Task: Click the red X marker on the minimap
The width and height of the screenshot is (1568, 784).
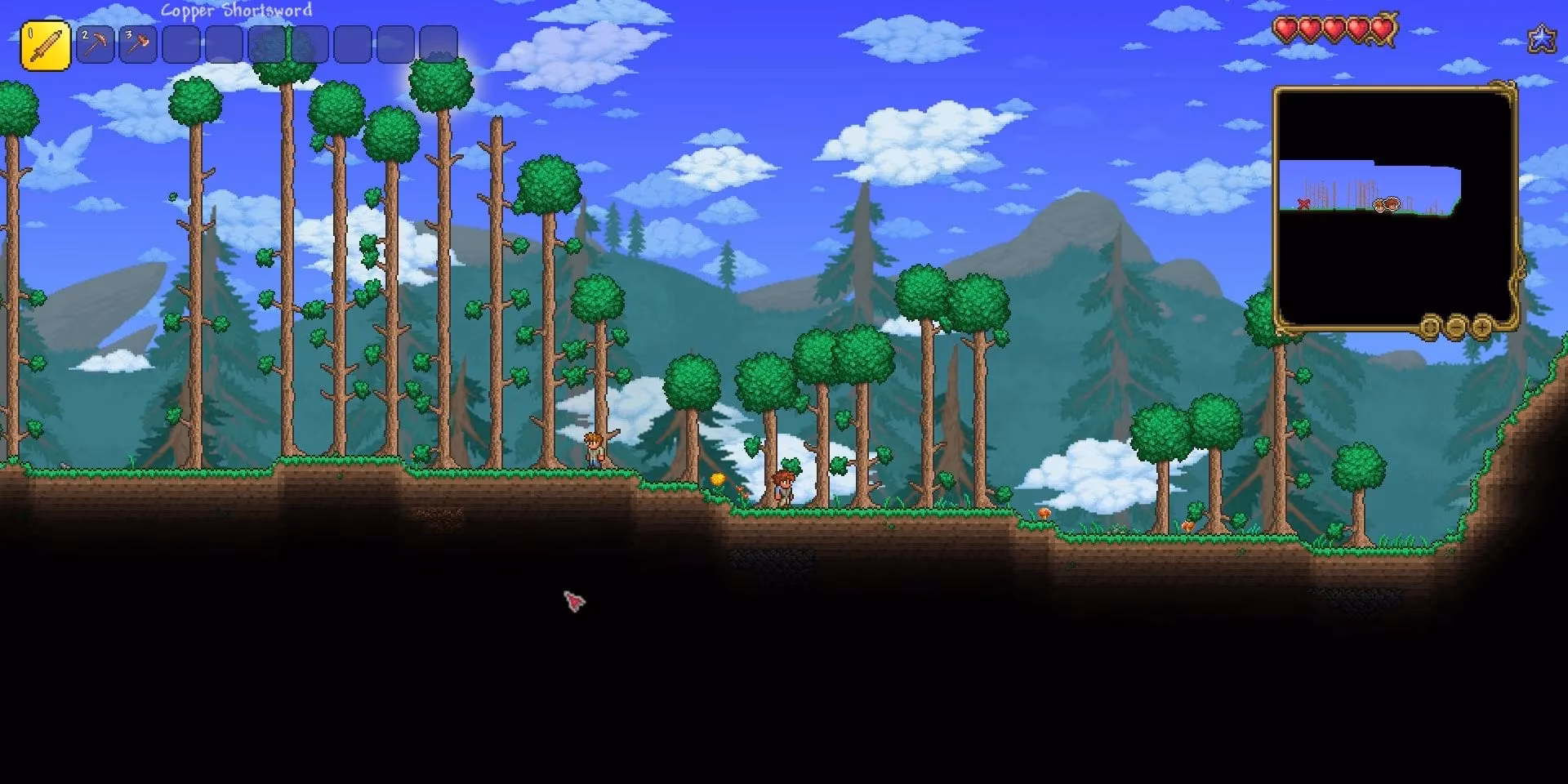Action: (1303, 203)
